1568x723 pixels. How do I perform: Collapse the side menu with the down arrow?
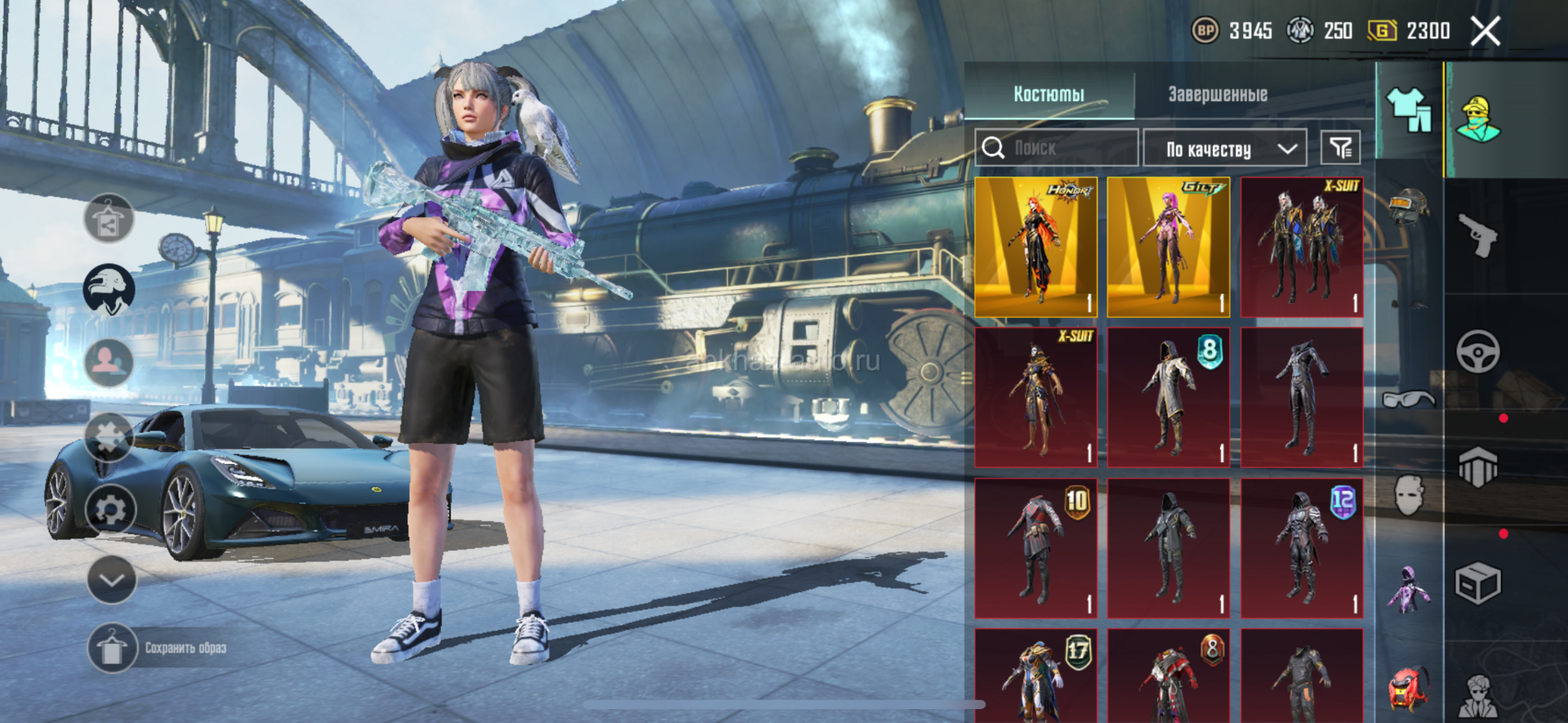(x=111, y=580)
